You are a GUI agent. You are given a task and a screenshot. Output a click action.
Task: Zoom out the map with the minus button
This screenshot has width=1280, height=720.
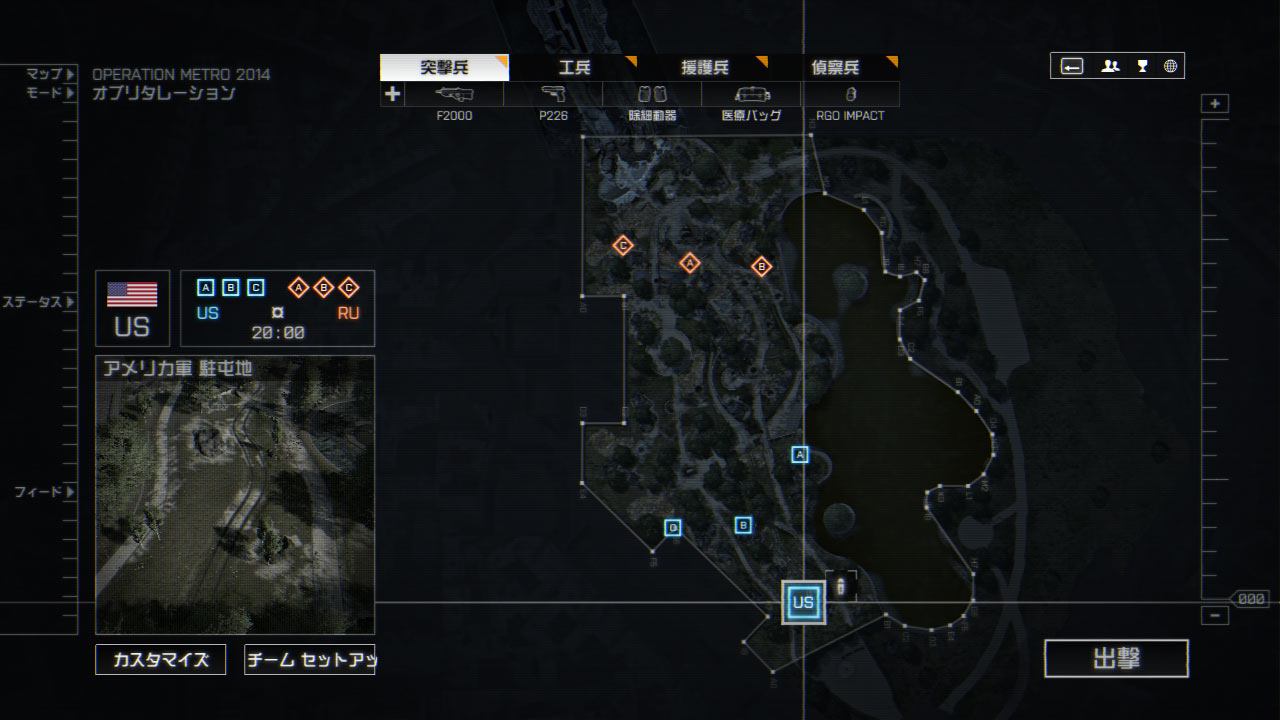tap(1215, 616)
